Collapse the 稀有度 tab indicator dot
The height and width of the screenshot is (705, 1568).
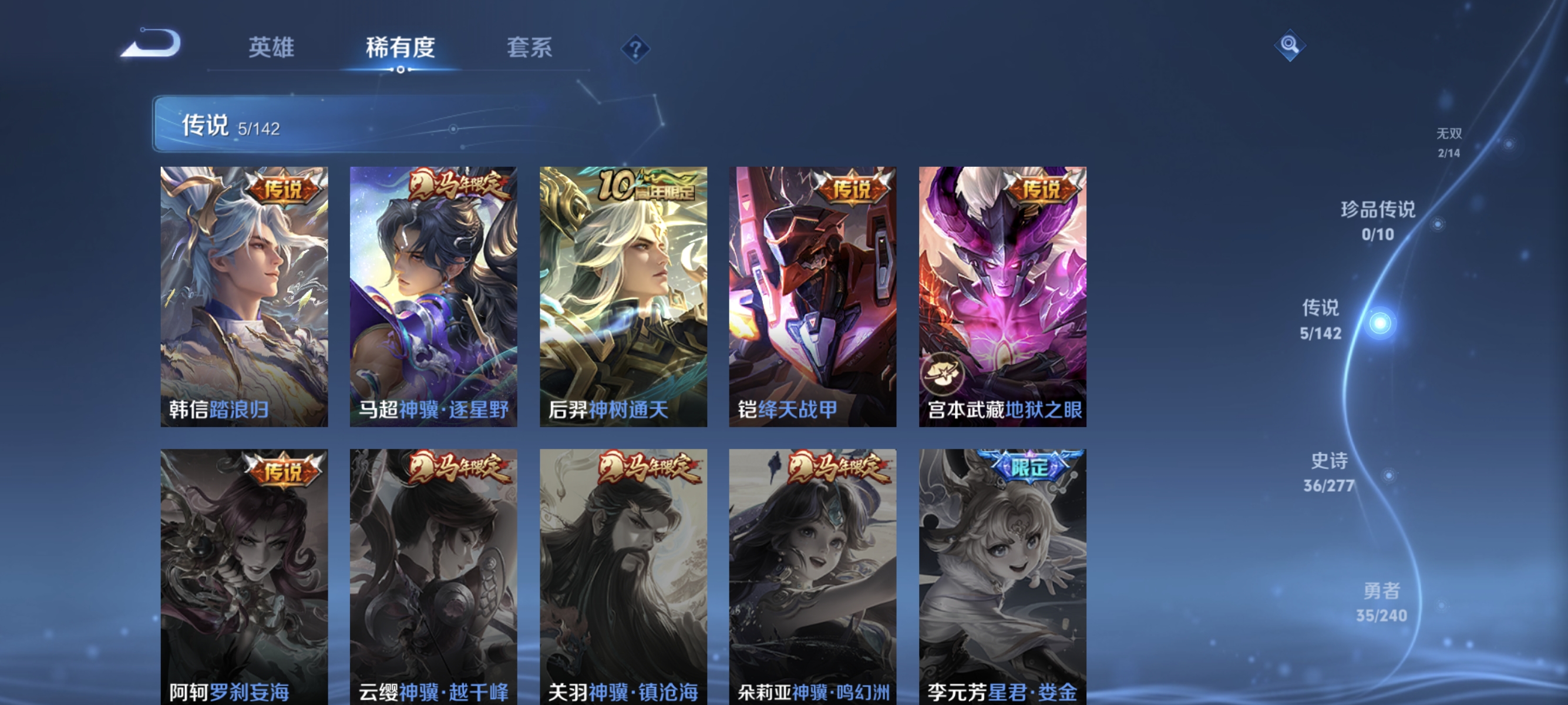pyautogui.click(x=401, y=70)
